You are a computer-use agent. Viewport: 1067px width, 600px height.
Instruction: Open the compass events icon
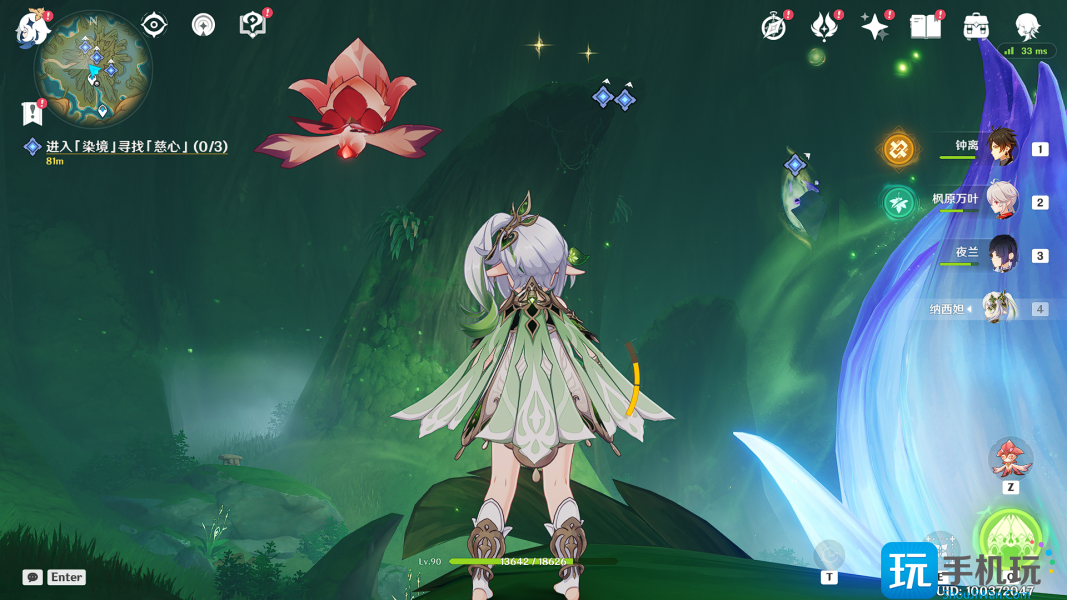774,27
